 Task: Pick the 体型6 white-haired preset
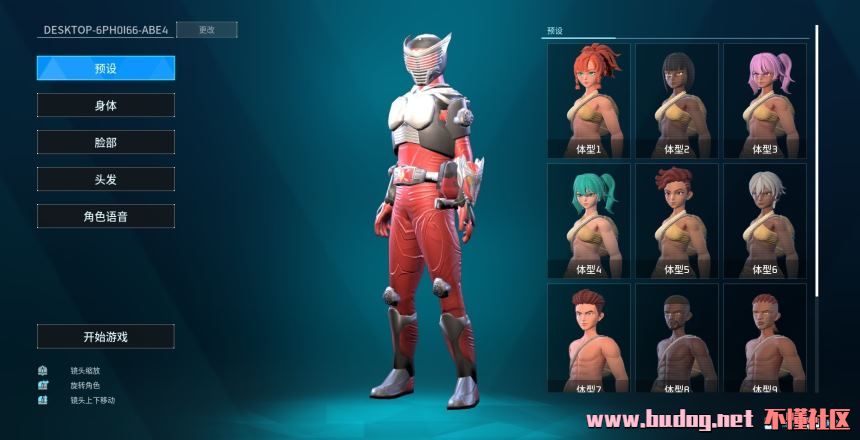(x=764, y=220)
